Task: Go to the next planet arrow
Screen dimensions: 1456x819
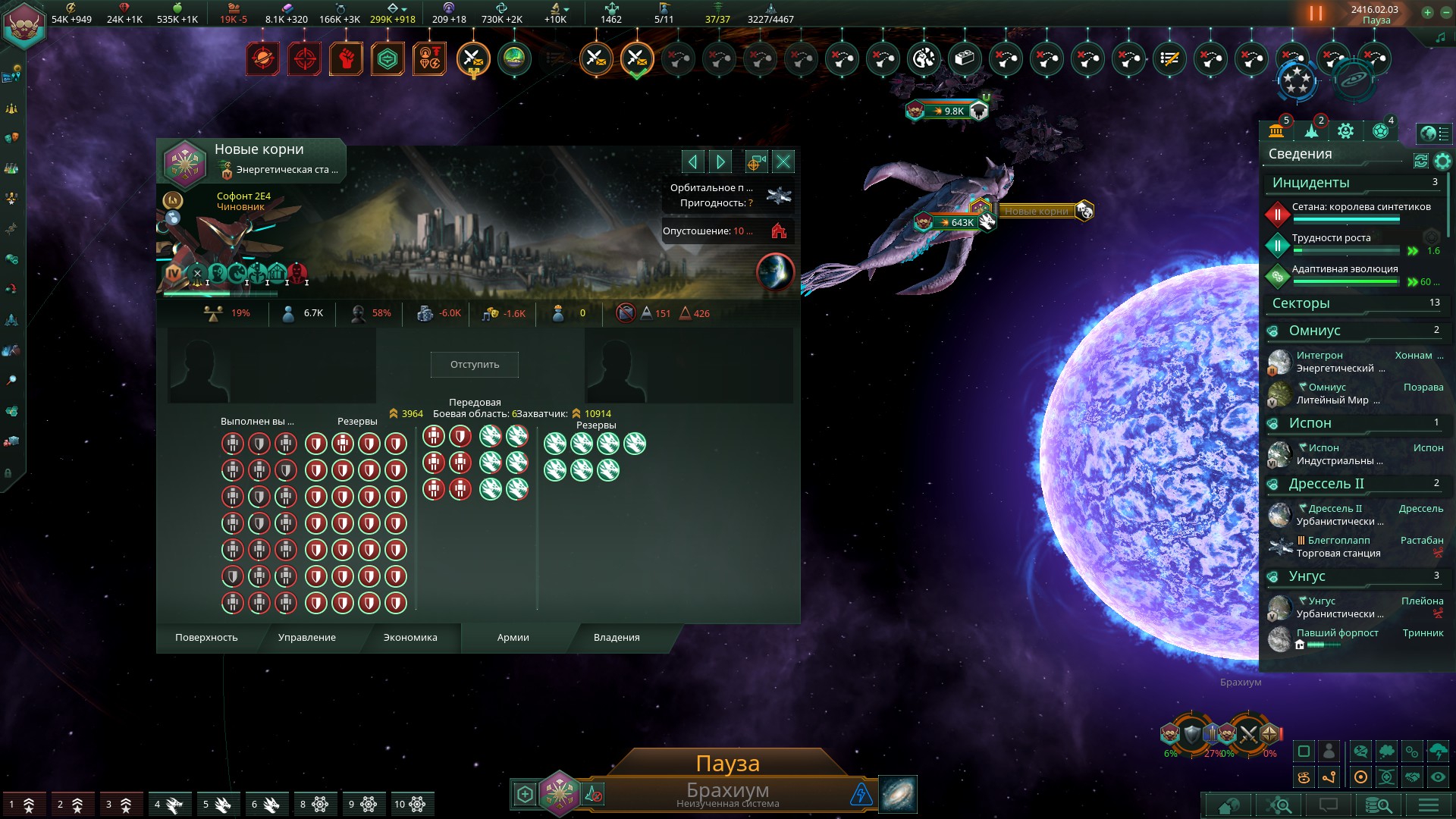Action: pos(720,162)
